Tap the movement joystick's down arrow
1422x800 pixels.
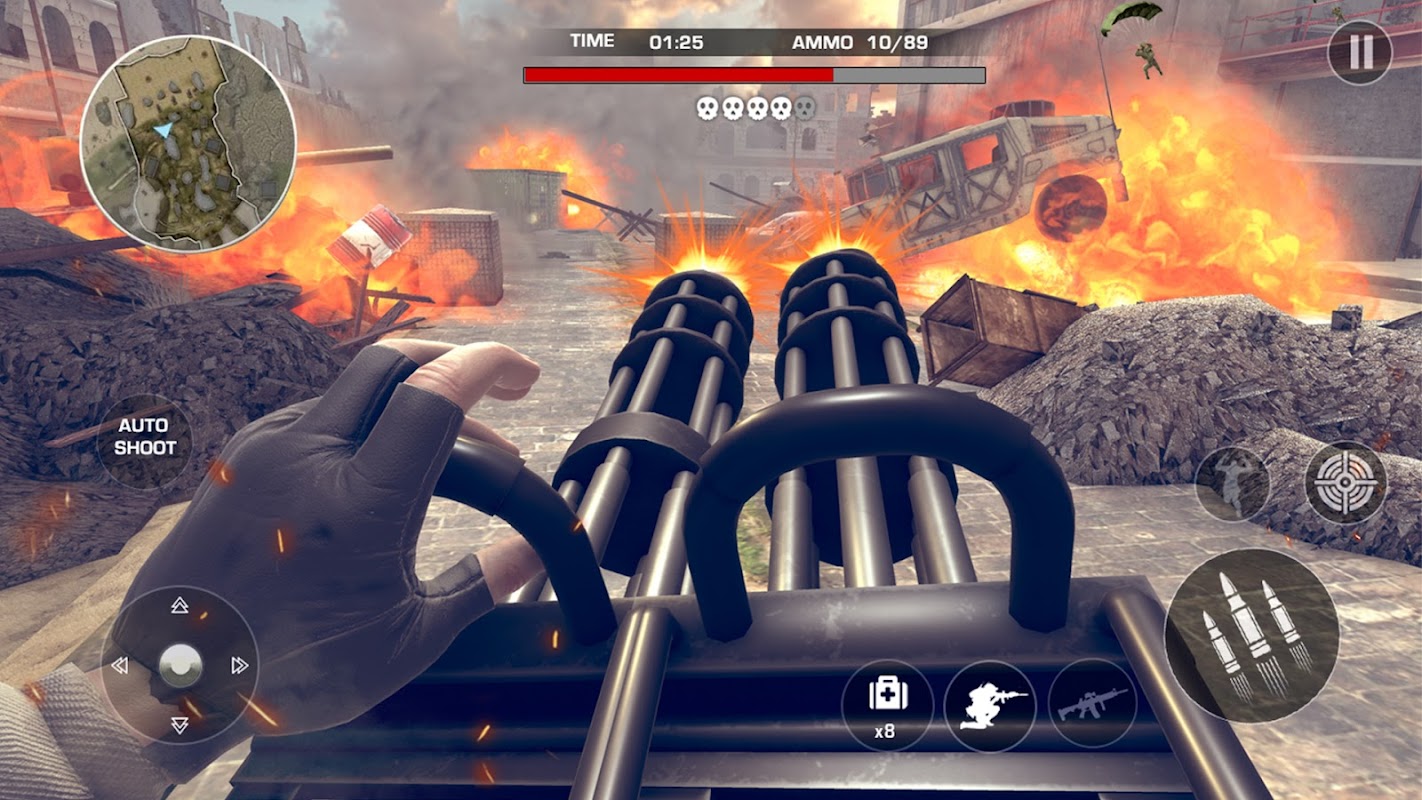point(180,725)
